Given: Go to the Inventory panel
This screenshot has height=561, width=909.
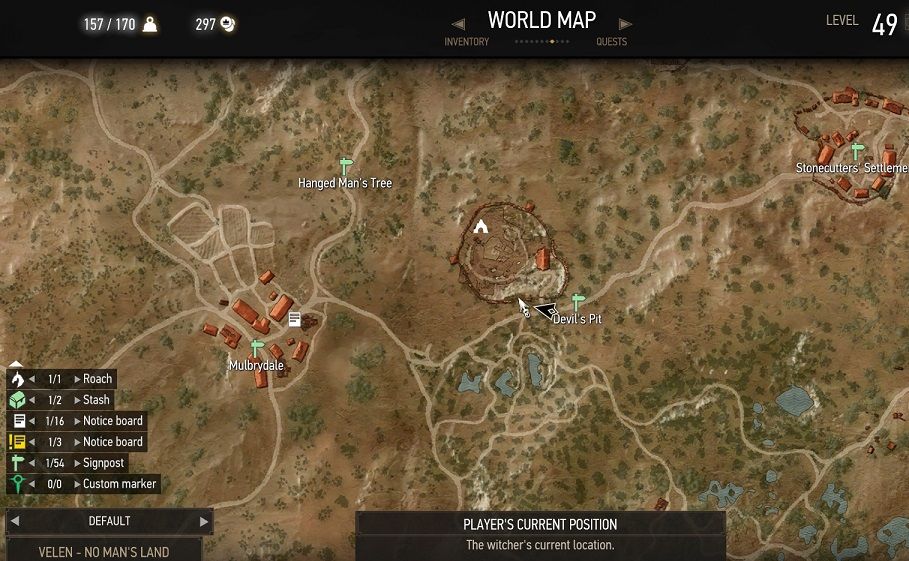Looking at the screenshot, I should pyautogui.click(x=466, y=41).
